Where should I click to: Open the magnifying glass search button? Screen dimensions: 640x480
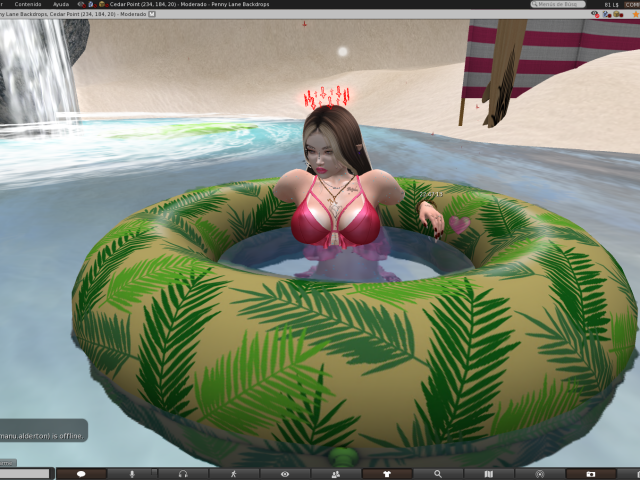[438, 474]
